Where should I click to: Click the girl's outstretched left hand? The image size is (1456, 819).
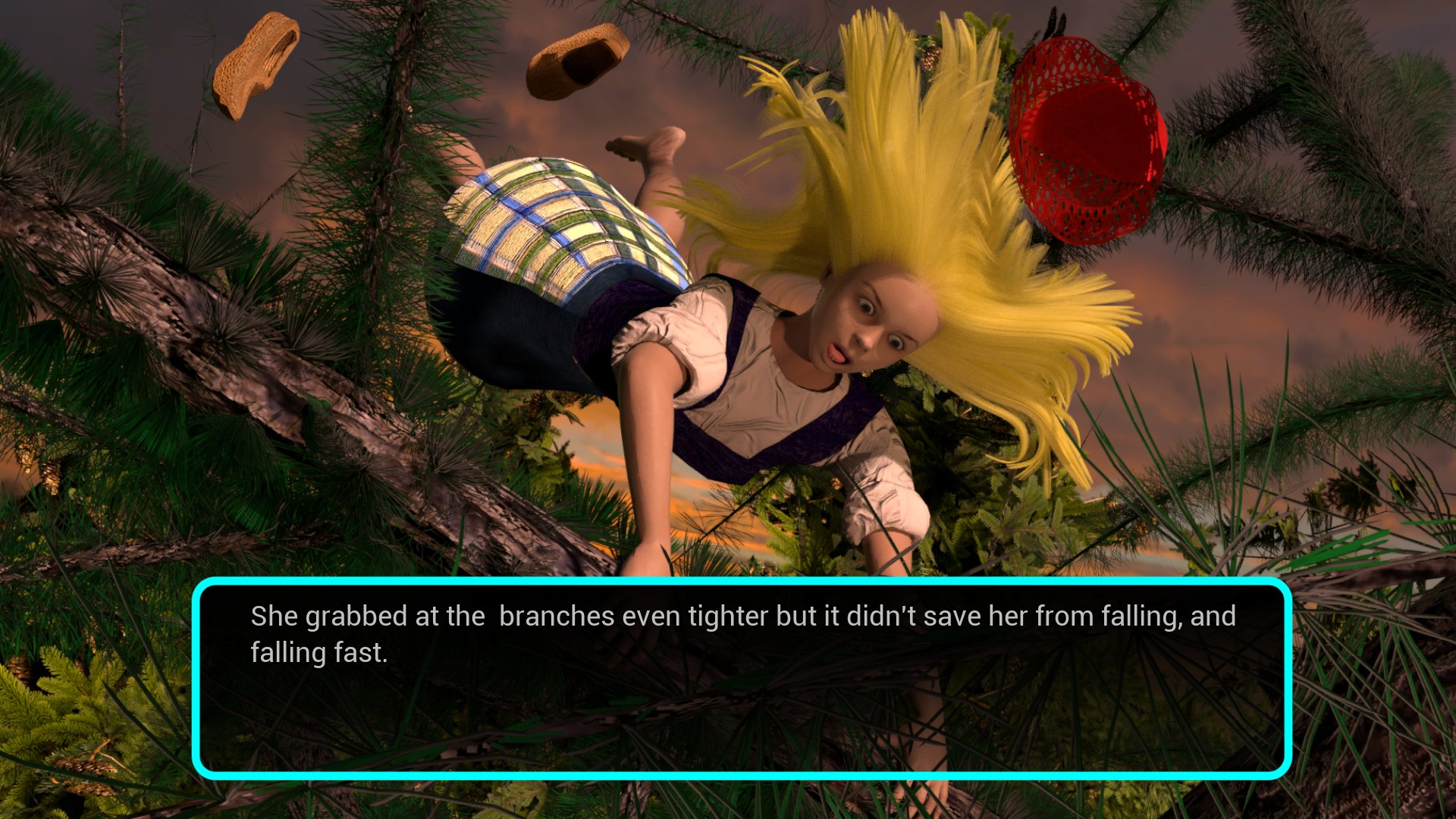point(648,565)
